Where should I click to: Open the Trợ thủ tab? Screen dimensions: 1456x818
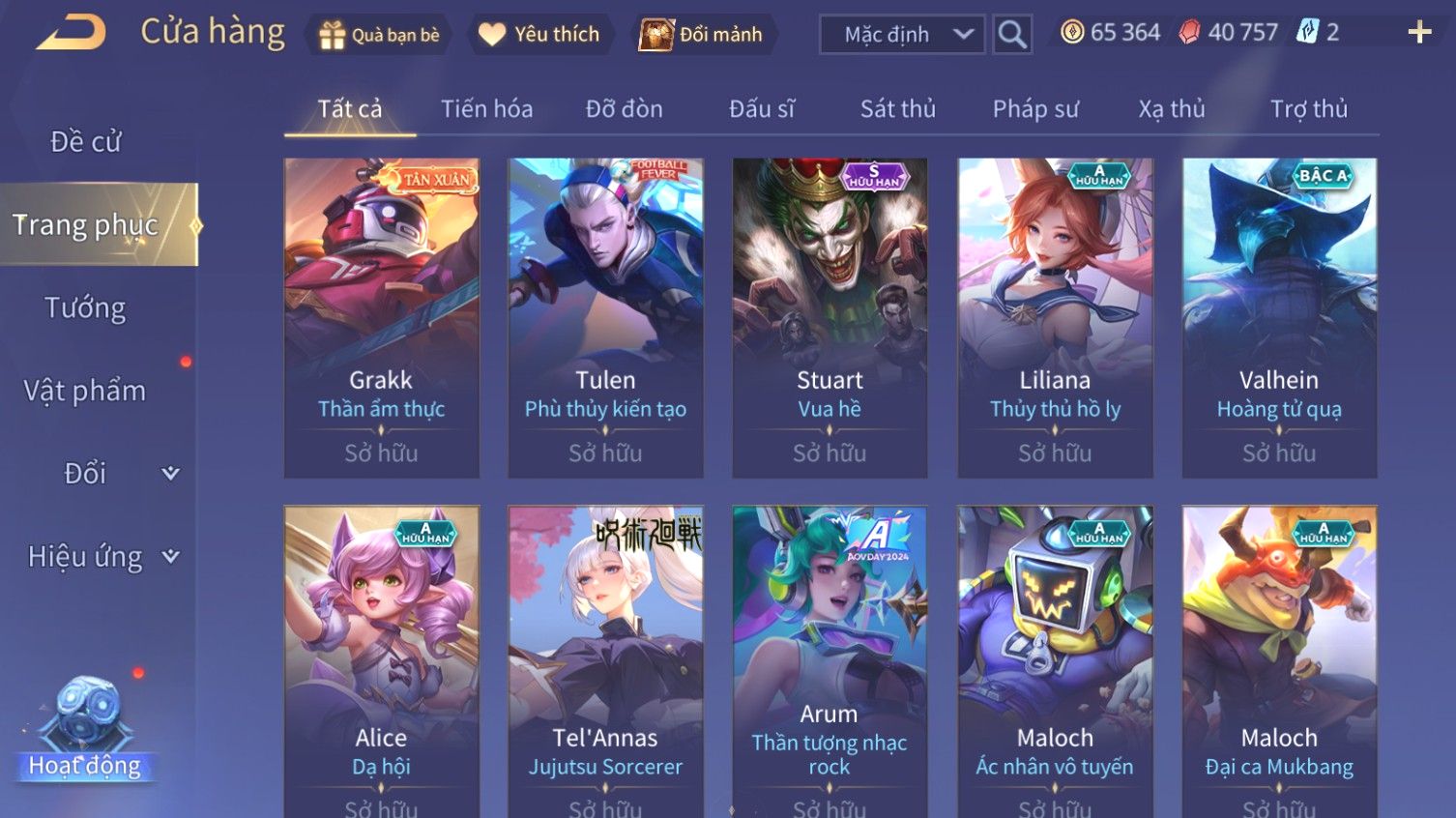point(1308,109)
